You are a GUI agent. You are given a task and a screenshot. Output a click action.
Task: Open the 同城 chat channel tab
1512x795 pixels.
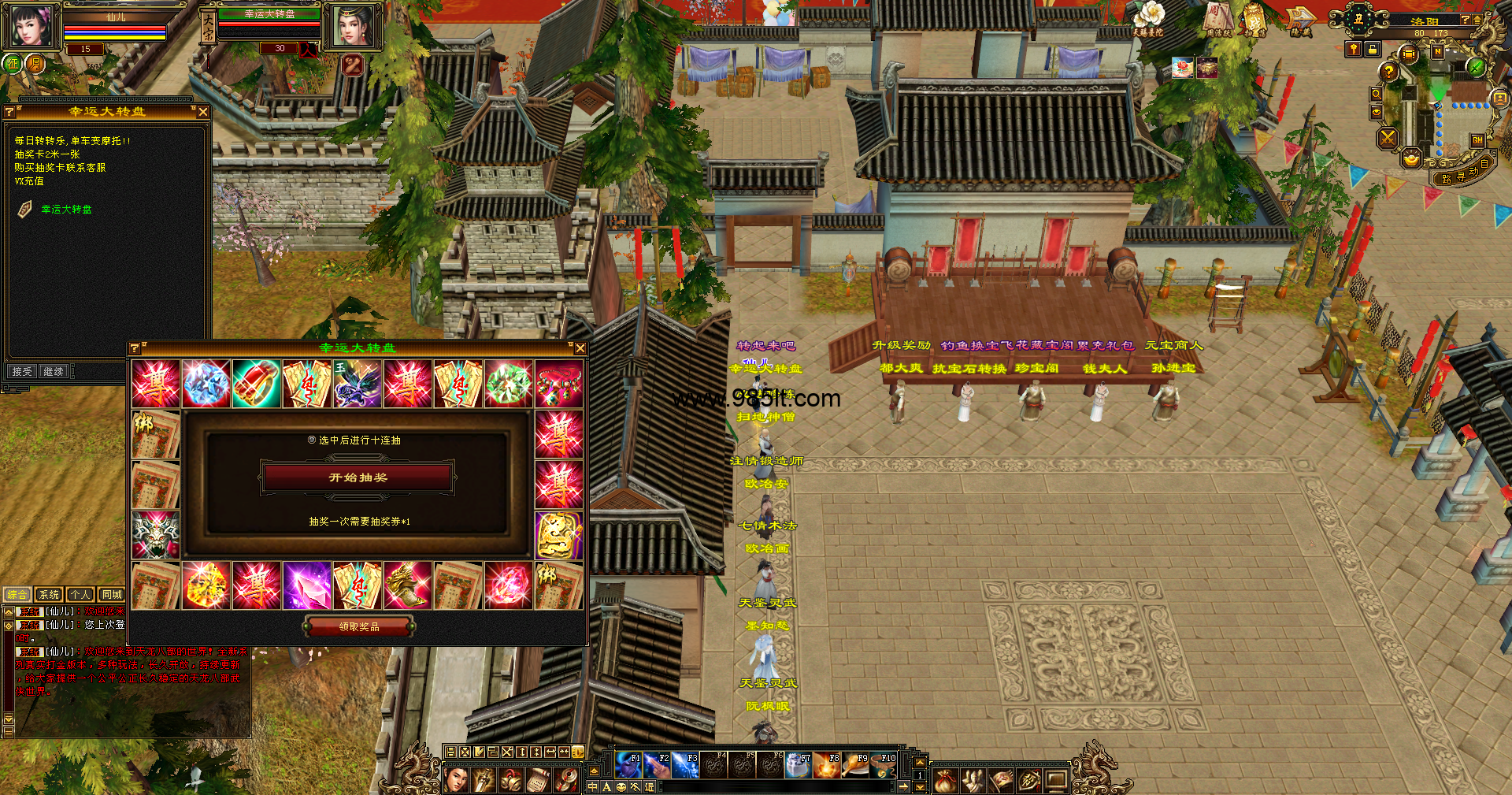pos(112,595)
